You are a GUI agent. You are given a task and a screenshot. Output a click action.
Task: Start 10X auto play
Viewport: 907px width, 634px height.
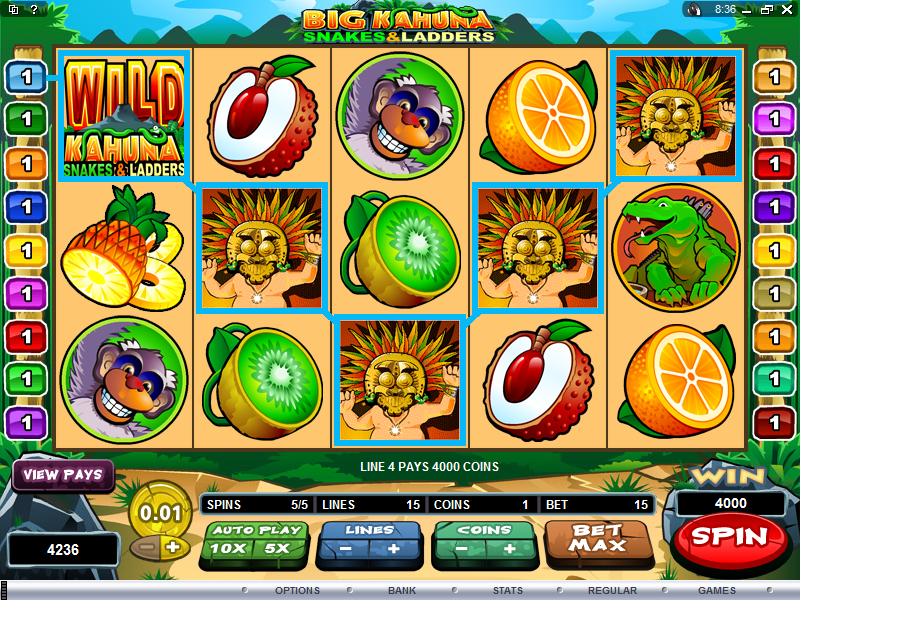coord(229,548)
